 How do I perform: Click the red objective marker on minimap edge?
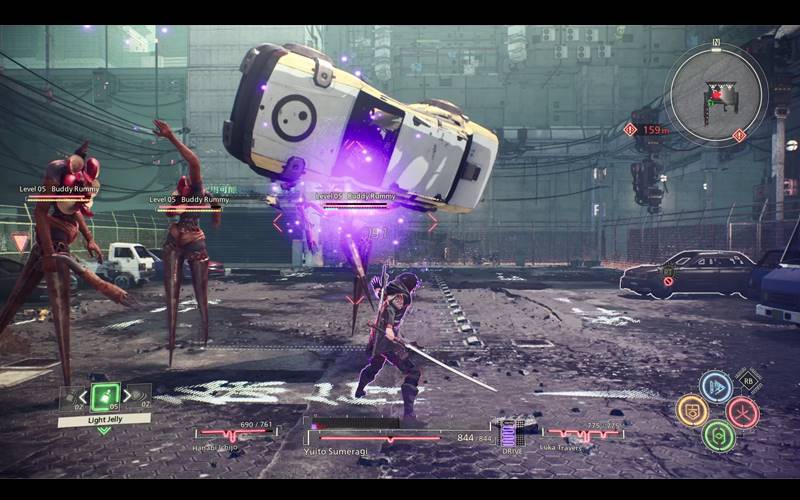tap(739, 135)
